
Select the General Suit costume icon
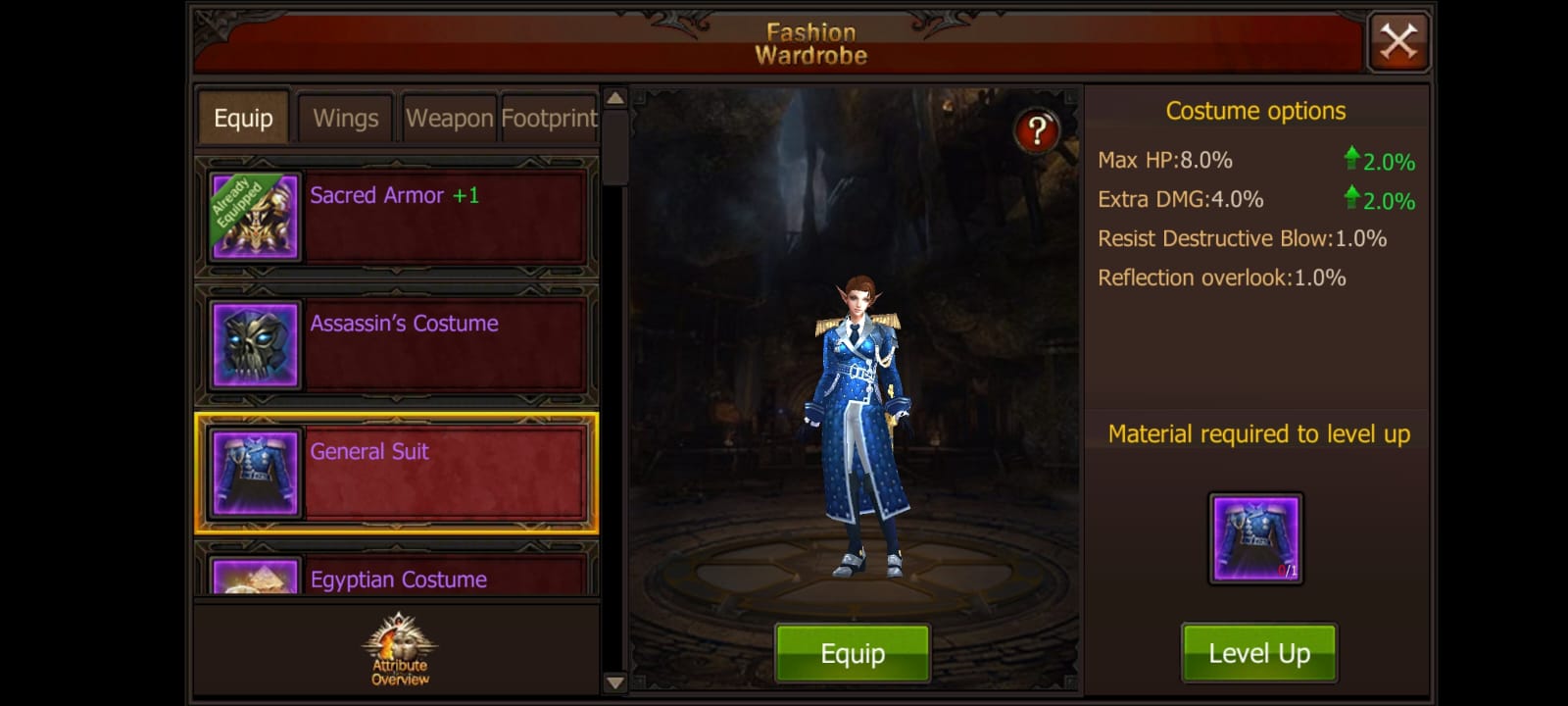(255, 473)
